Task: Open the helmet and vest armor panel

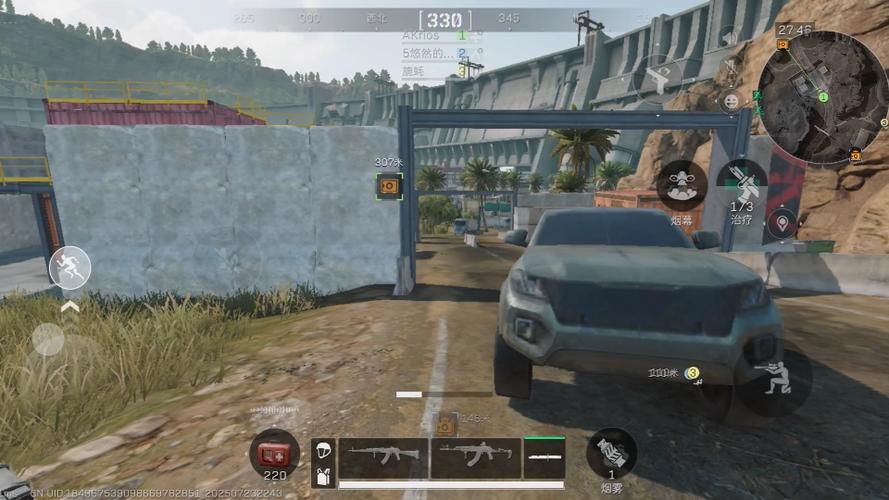Action: pos(323,463)
